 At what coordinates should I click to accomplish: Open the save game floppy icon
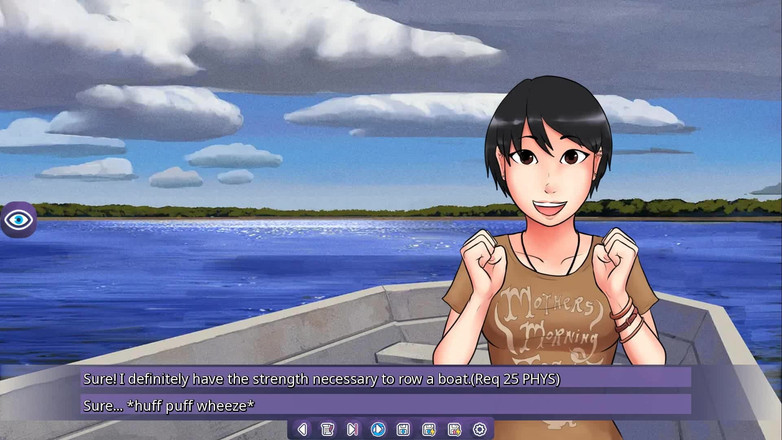click(403, 429)
